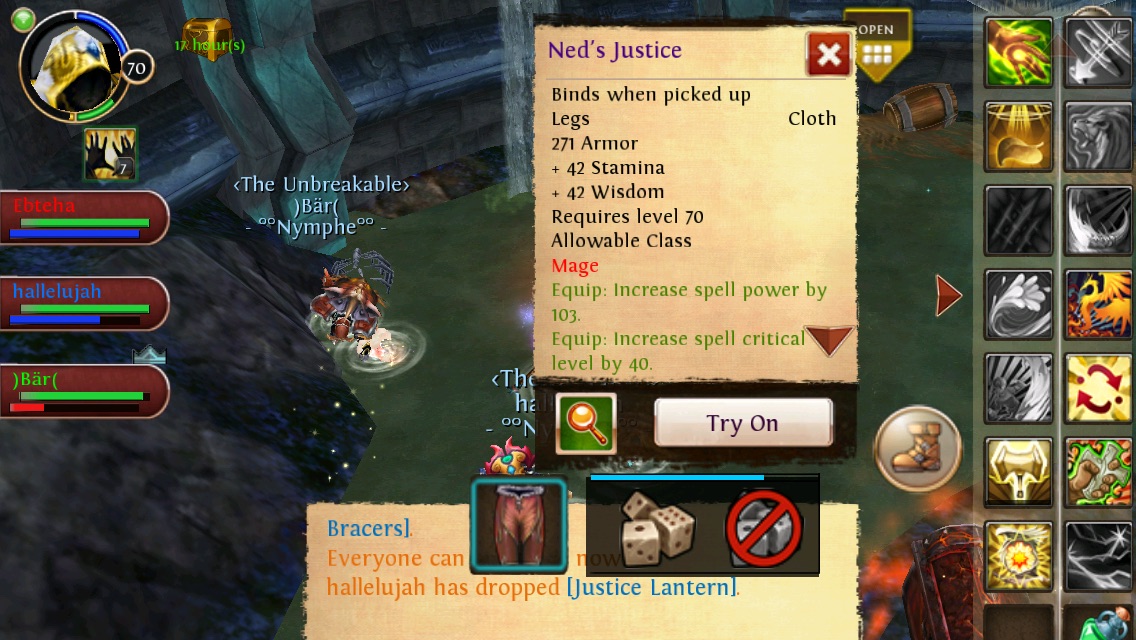Select the red cloth pants loot icon

[x=519, y=526]
